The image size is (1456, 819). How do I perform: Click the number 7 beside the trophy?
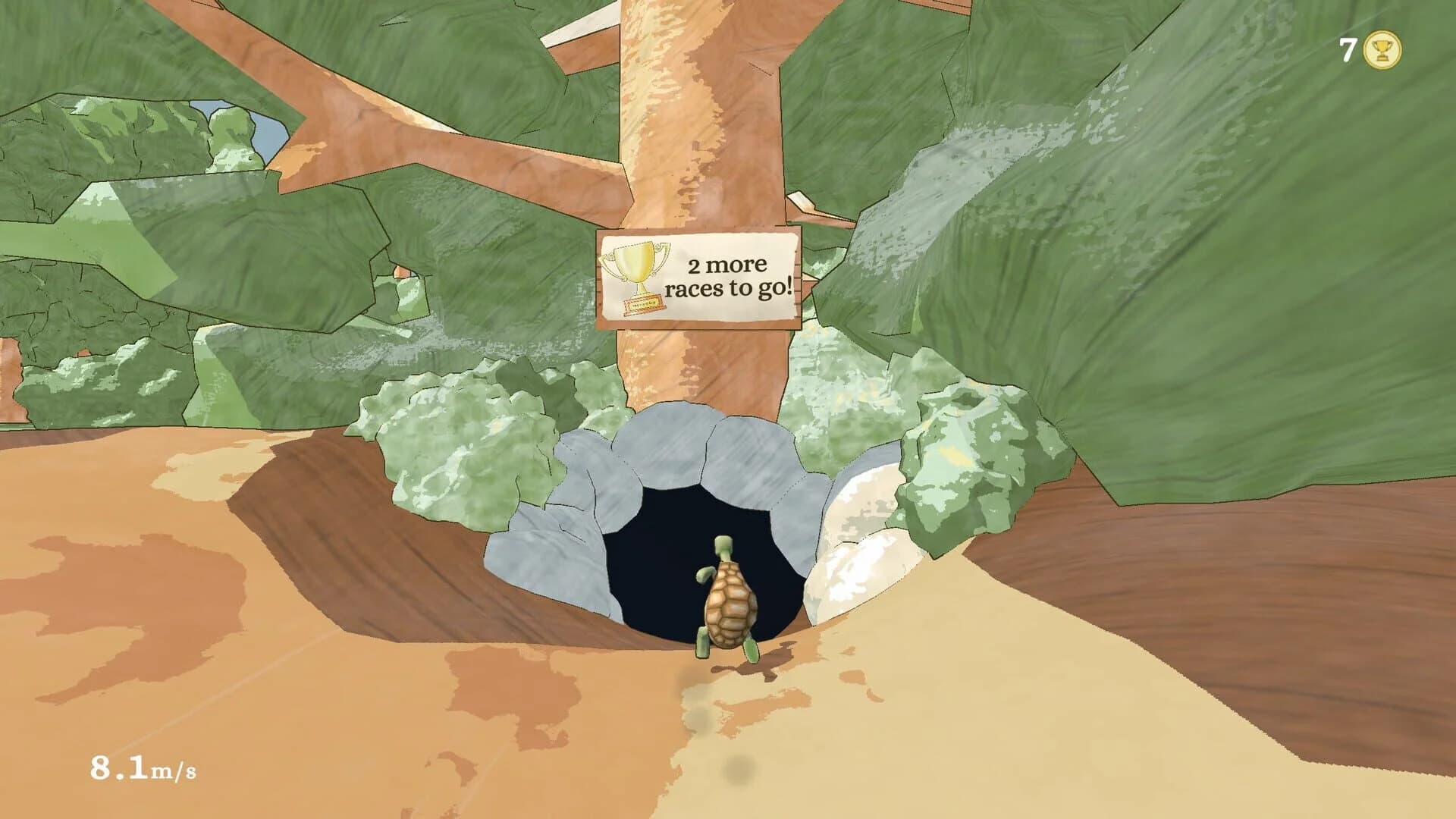pos(1347,49)
